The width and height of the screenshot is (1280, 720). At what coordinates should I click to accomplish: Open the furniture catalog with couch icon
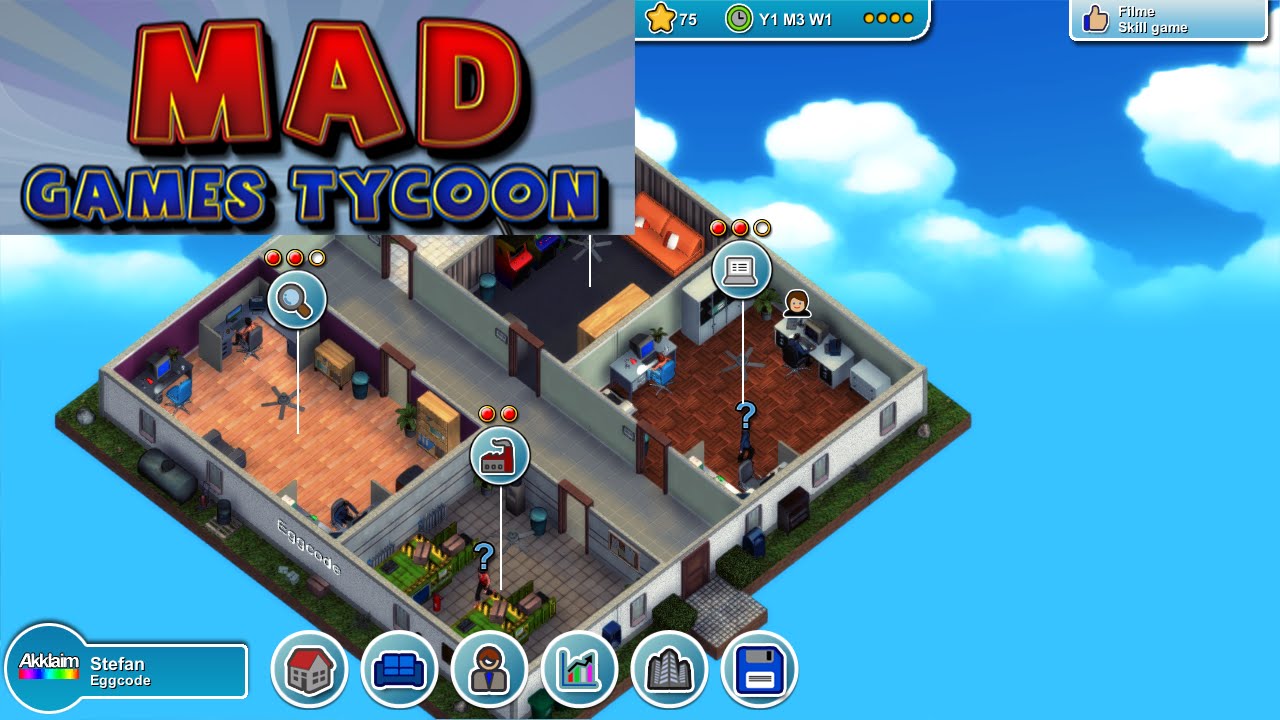(399, 670)
